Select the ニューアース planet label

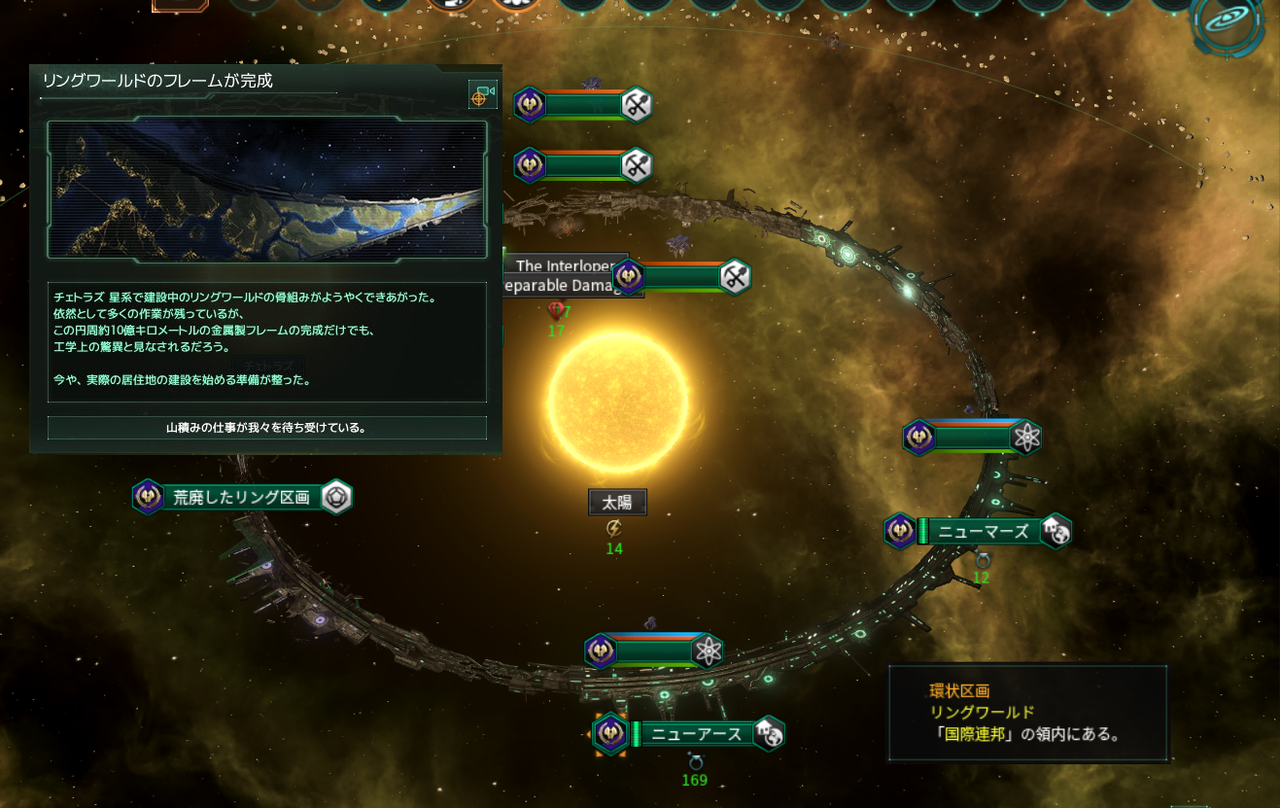[696, 734]
